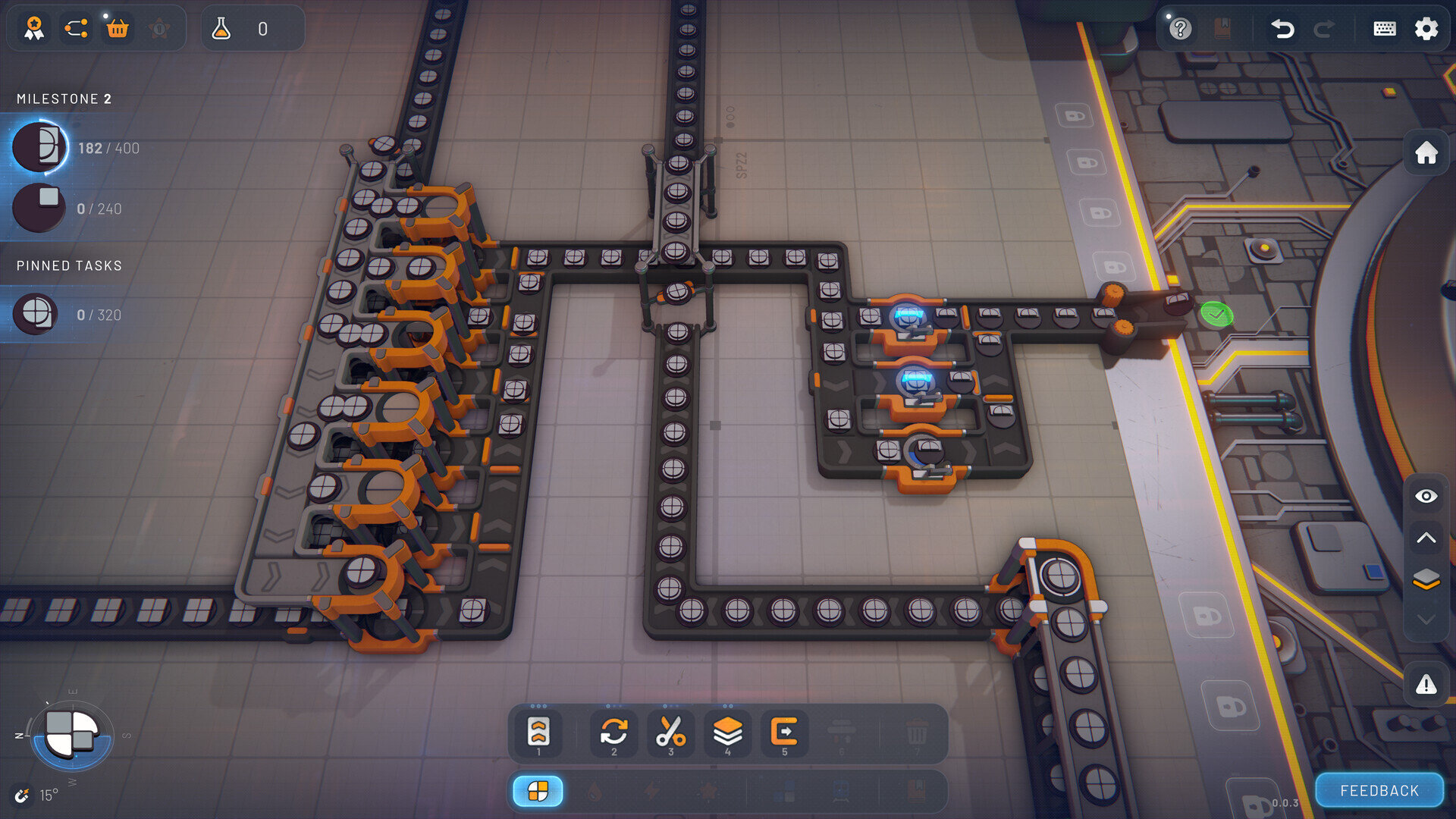Open the warning triangle alerts

pos(1426,685)
